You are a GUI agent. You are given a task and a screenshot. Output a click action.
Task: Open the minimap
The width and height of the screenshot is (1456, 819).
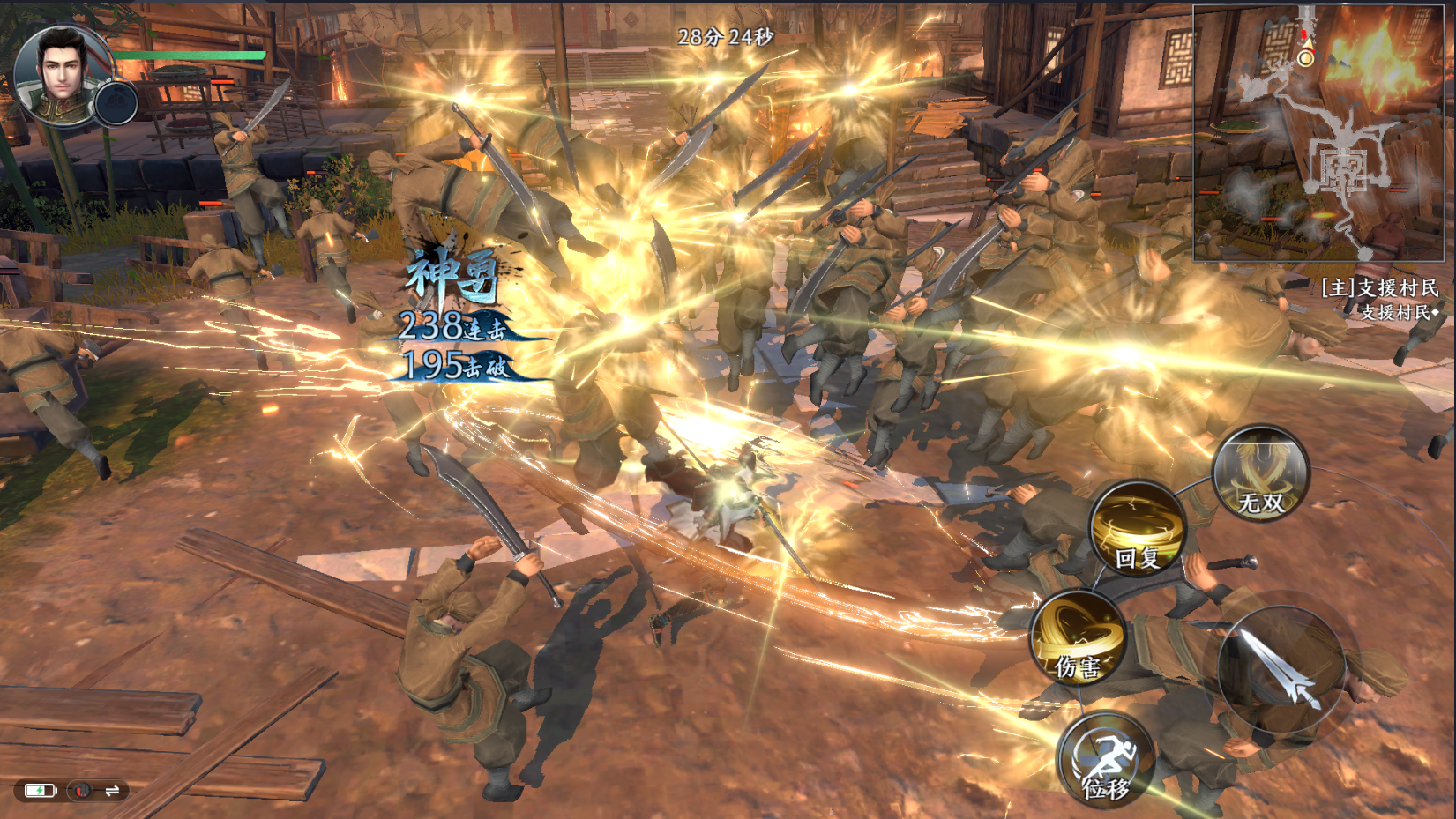[x=1323, y=132]
